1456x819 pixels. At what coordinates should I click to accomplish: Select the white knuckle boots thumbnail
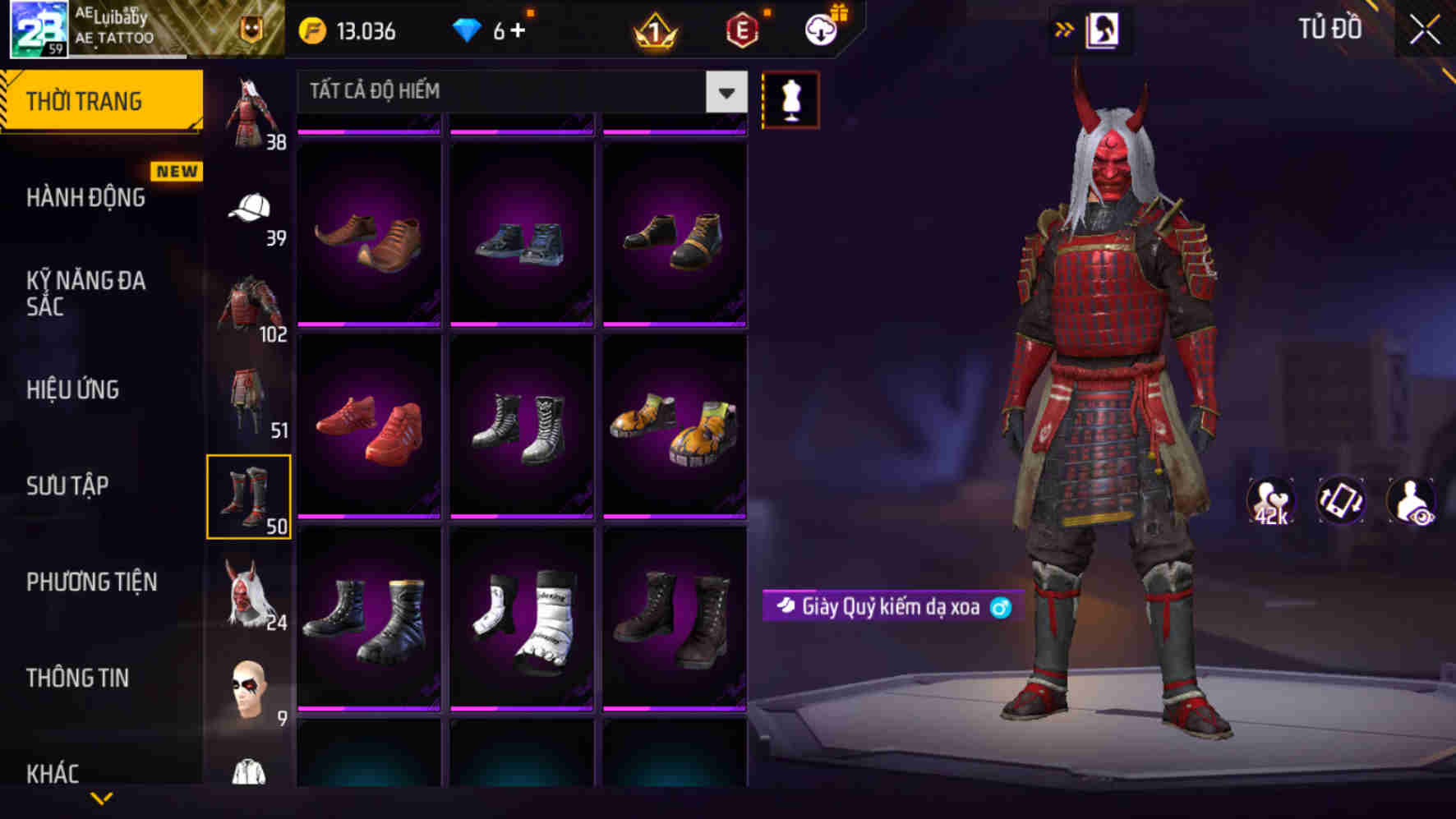523,624
